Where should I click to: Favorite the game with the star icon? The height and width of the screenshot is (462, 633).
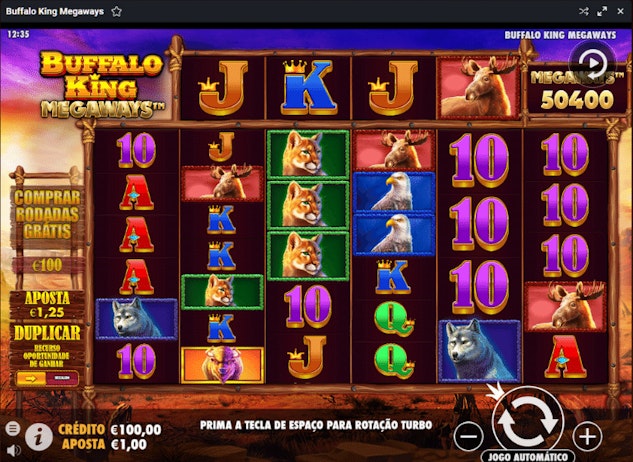click(x=117, y=11)
